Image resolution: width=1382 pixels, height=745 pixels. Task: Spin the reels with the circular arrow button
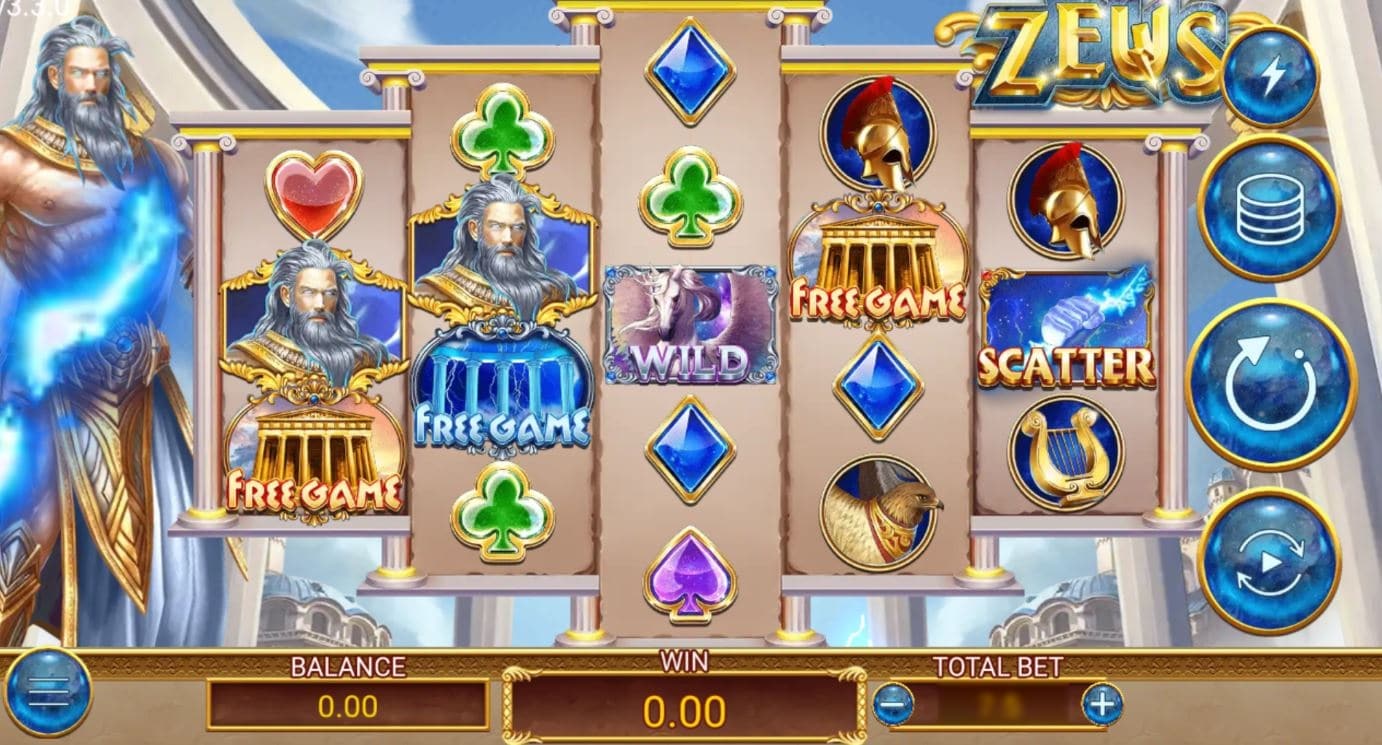[1270, 385]
